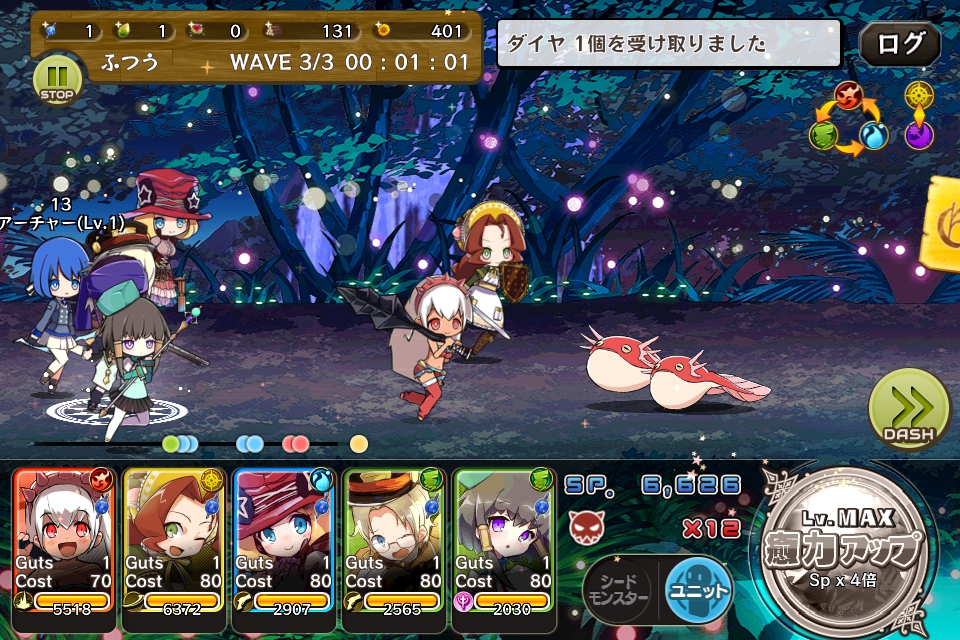This screenshot has height=640, width=960.
Task: Select the gray-haired purple-eyed unit card
Action: pos(503,540)
